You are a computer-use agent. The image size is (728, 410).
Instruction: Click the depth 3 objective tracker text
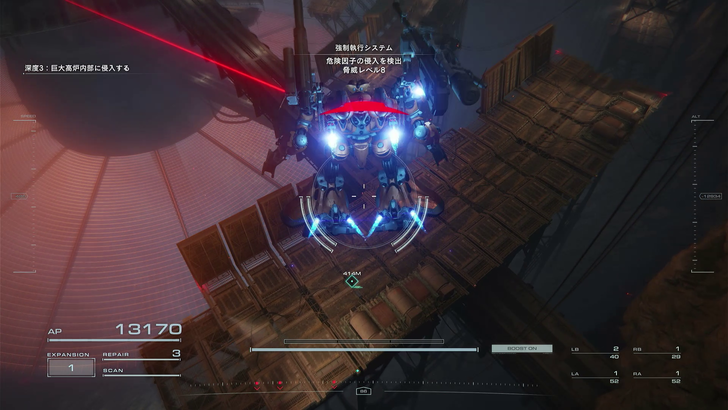[78, 68]
